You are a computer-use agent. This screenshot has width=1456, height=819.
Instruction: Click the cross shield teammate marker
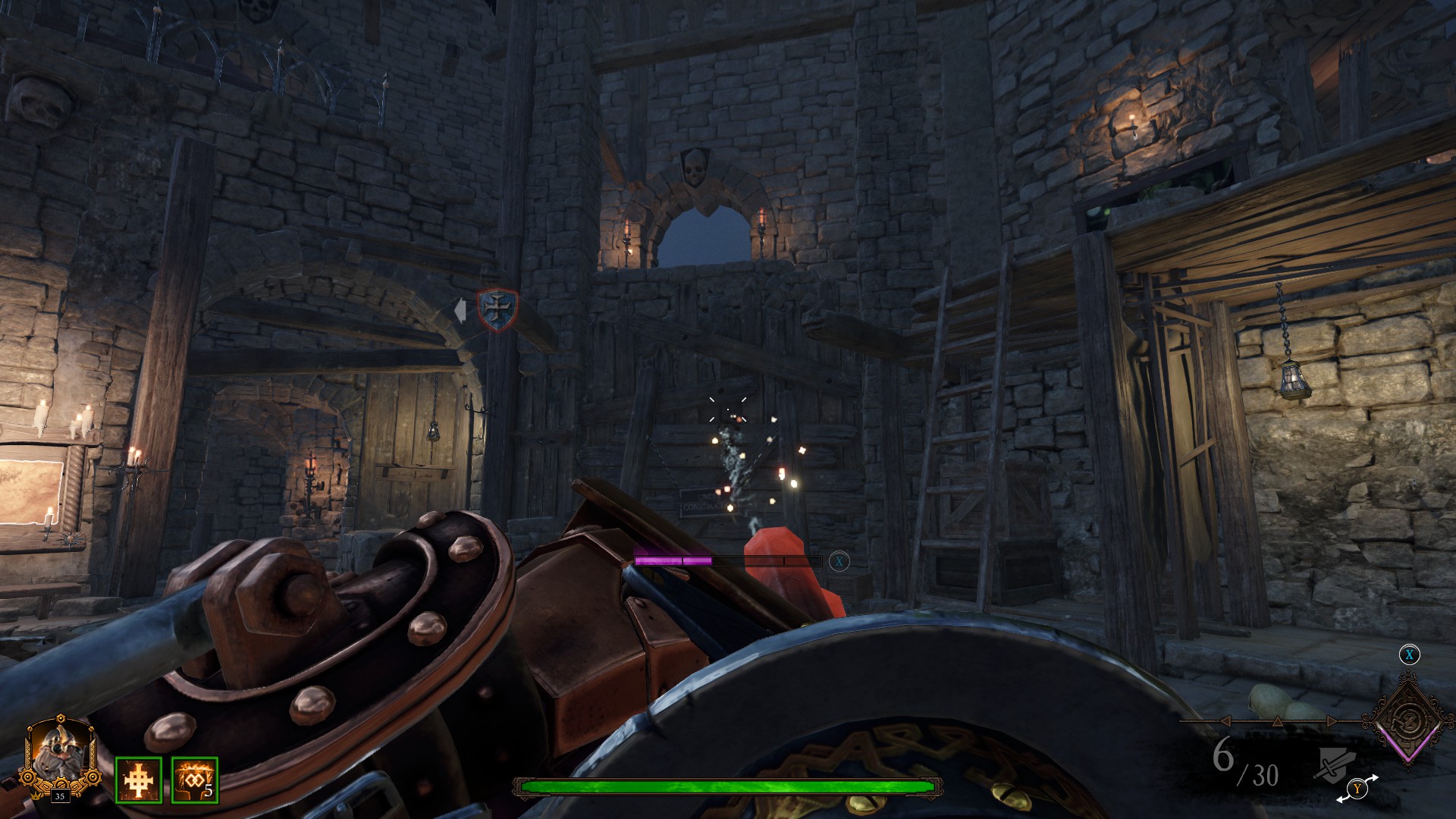[497, 309]
